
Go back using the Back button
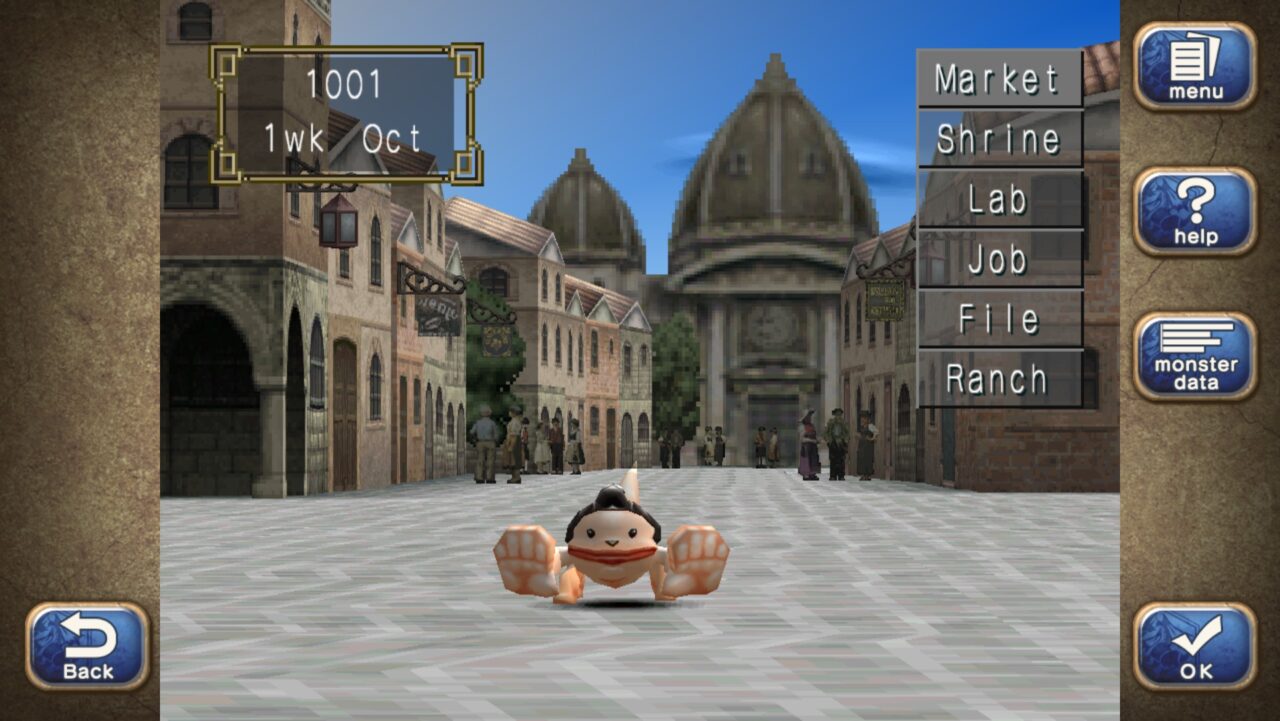(x=88, y=646)
